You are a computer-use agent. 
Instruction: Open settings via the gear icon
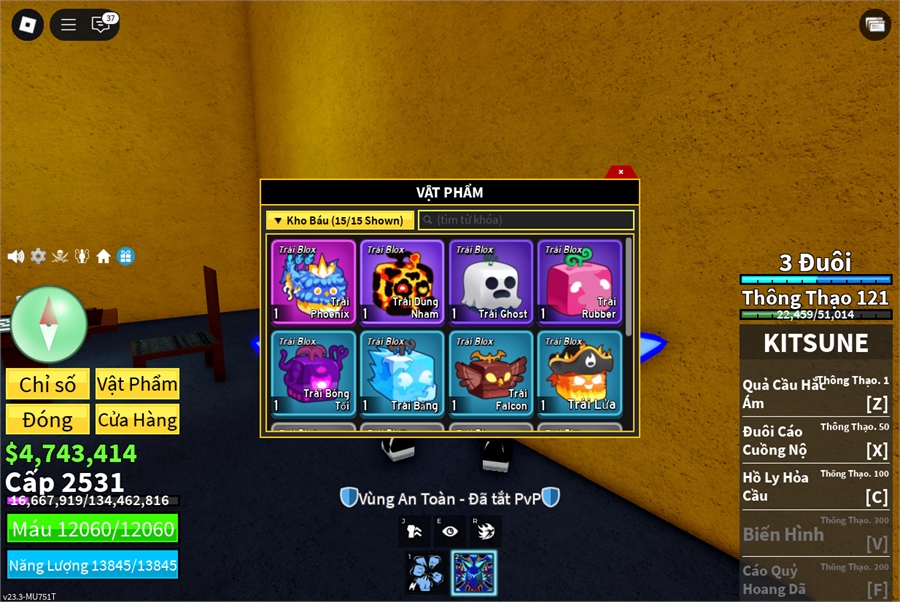pyautogui.click(x=38, y=256)
